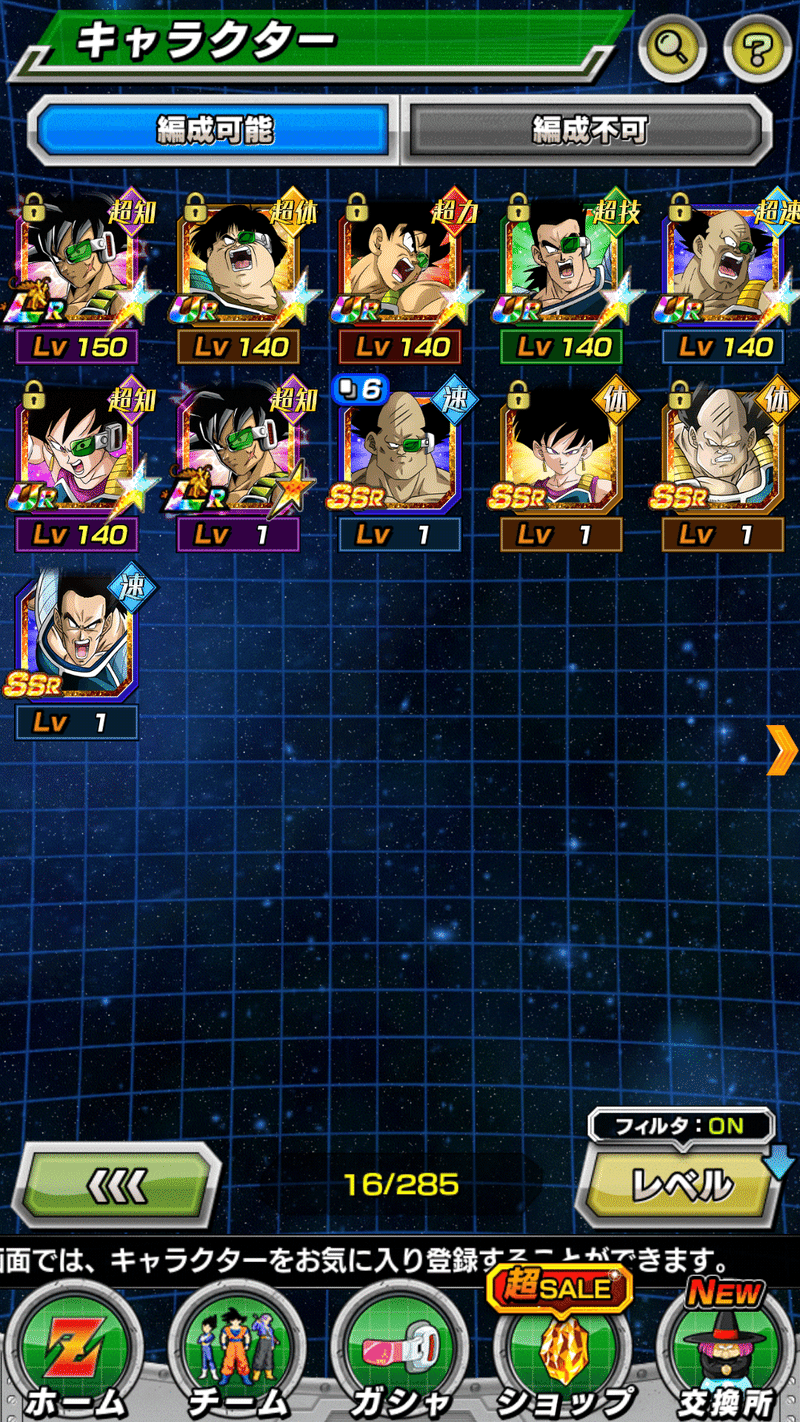Open the magnifying glass search
Viewport: 800px width, 1422px height.
tap(672, 48)
